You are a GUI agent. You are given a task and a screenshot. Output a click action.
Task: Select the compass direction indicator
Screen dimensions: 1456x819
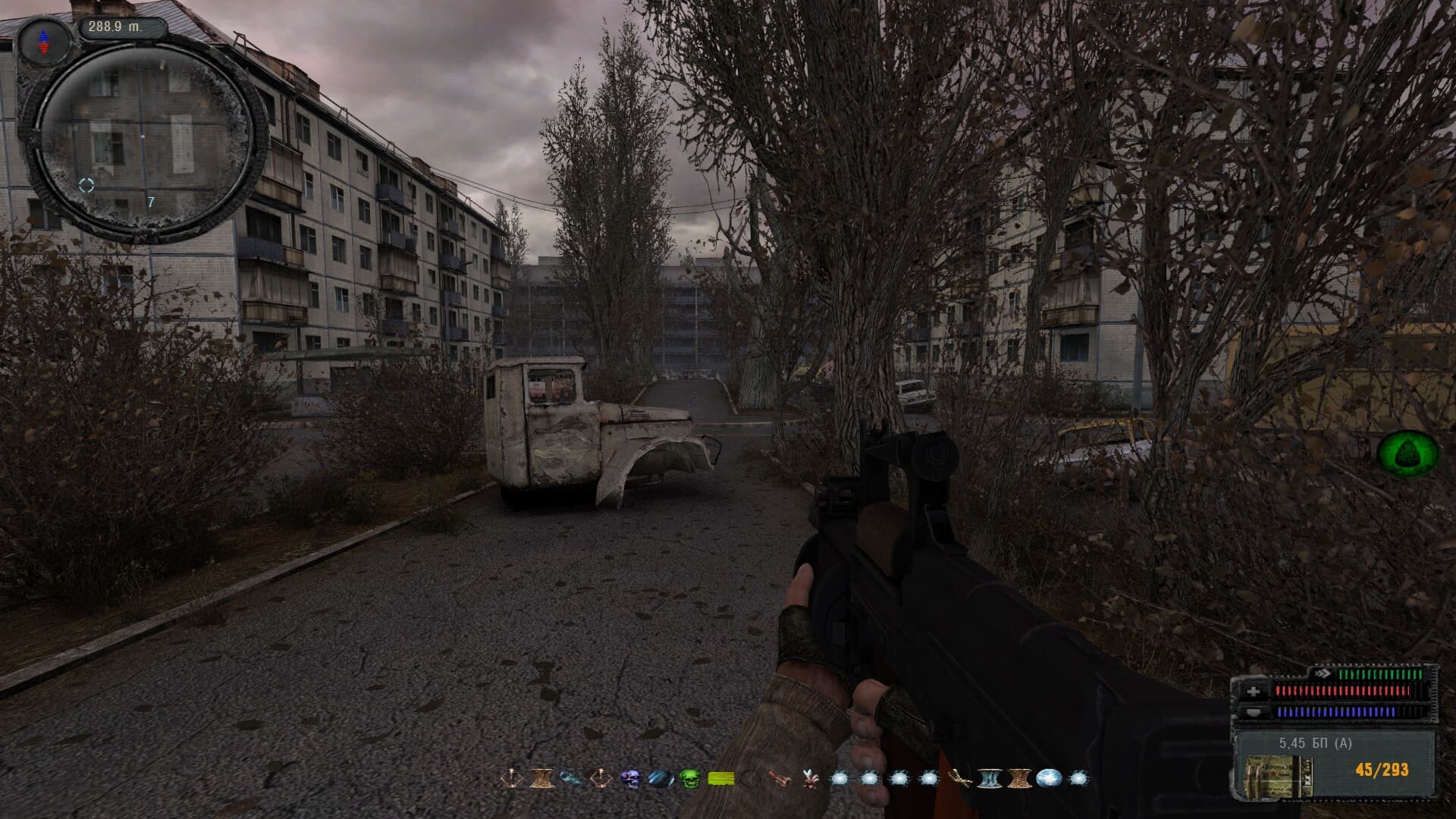pyautogui.click(x=43, y=40)
